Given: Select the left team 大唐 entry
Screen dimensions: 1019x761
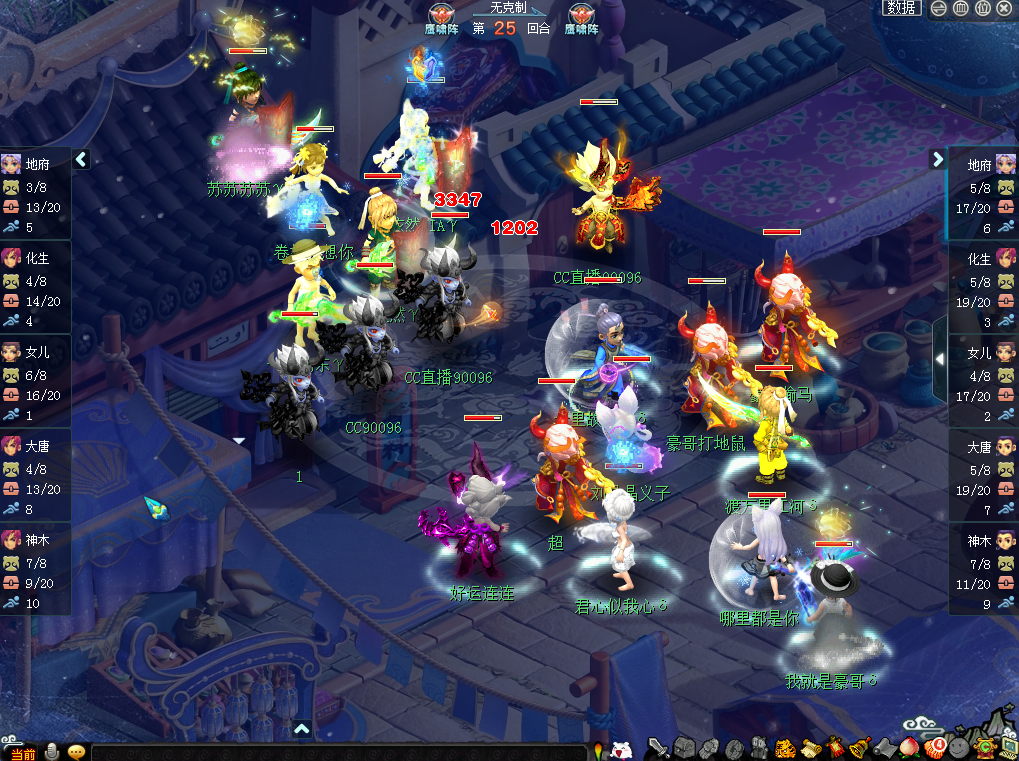Looking at the screenshot, I should tap(35, 447).
